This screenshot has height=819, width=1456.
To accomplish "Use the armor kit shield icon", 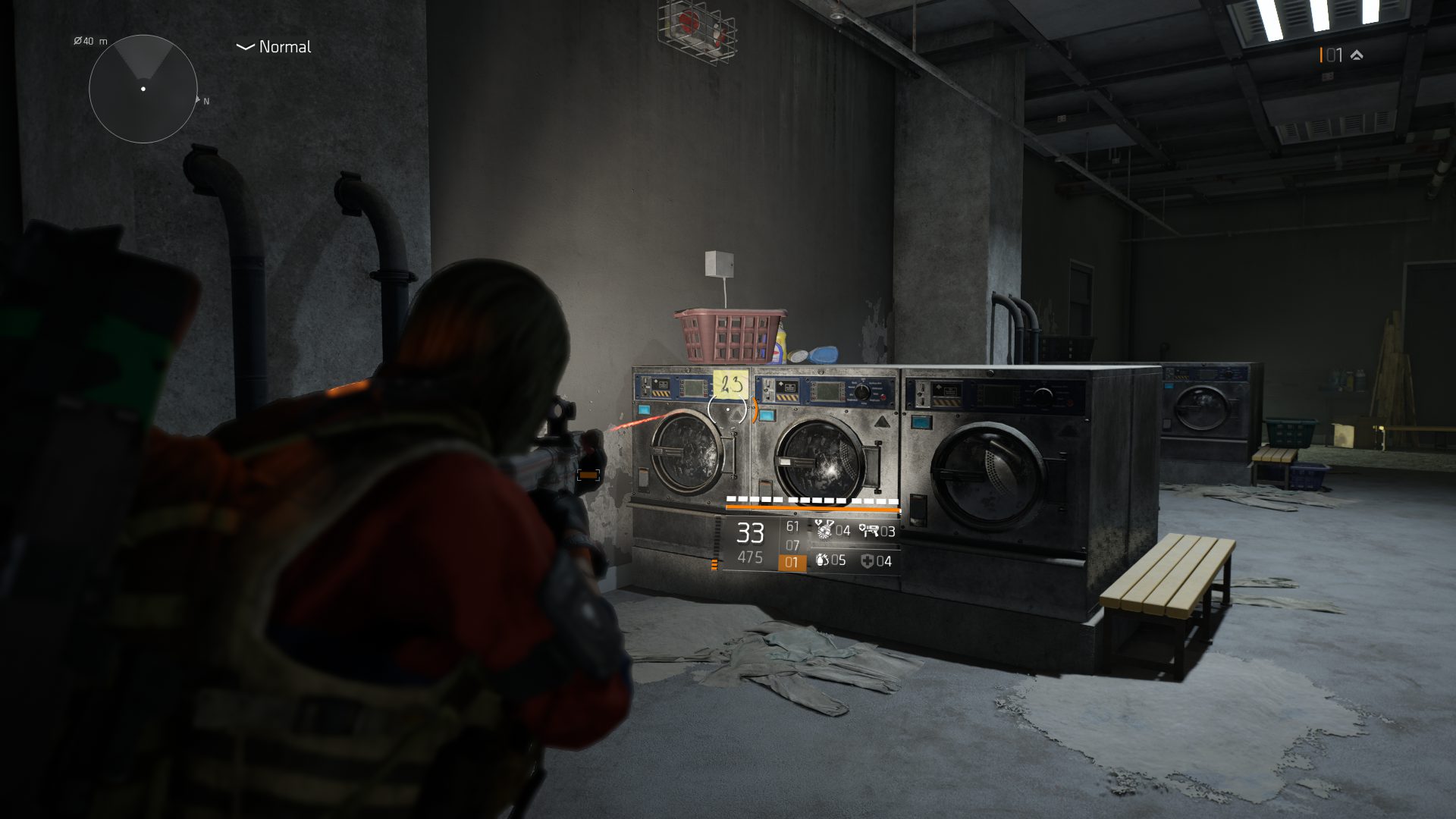I will (868, 561).
